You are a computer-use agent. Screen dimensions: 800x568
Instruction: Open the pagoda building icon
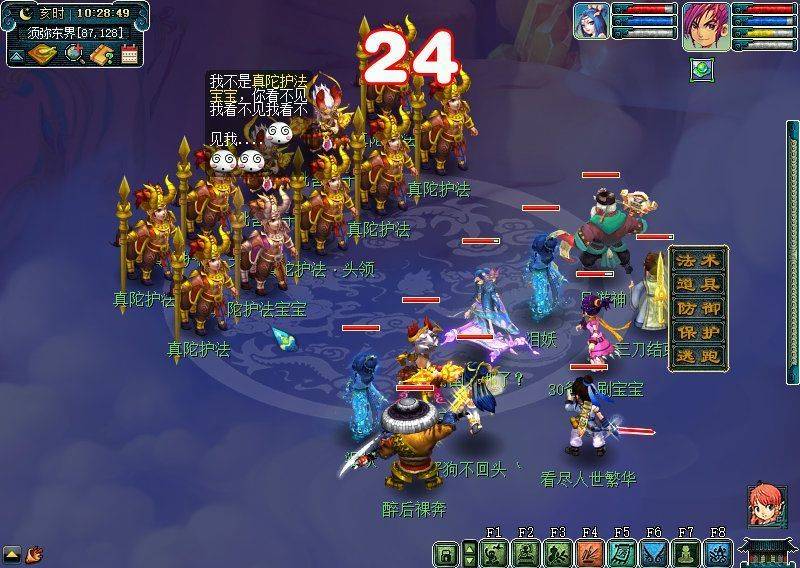coord(768,552)
